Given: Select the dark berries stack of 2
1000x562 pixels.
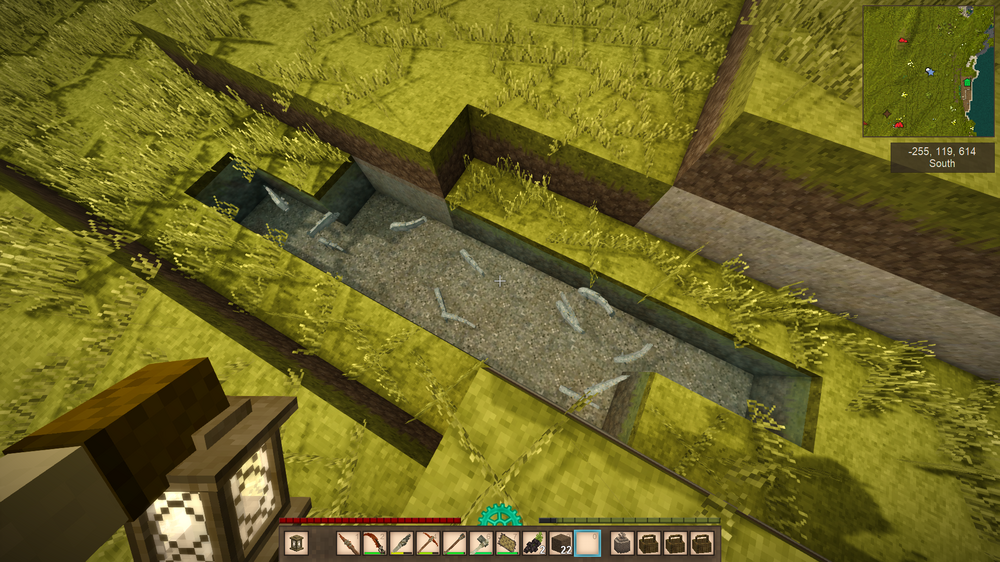Looking at the screenshot, I should point(534,544).
